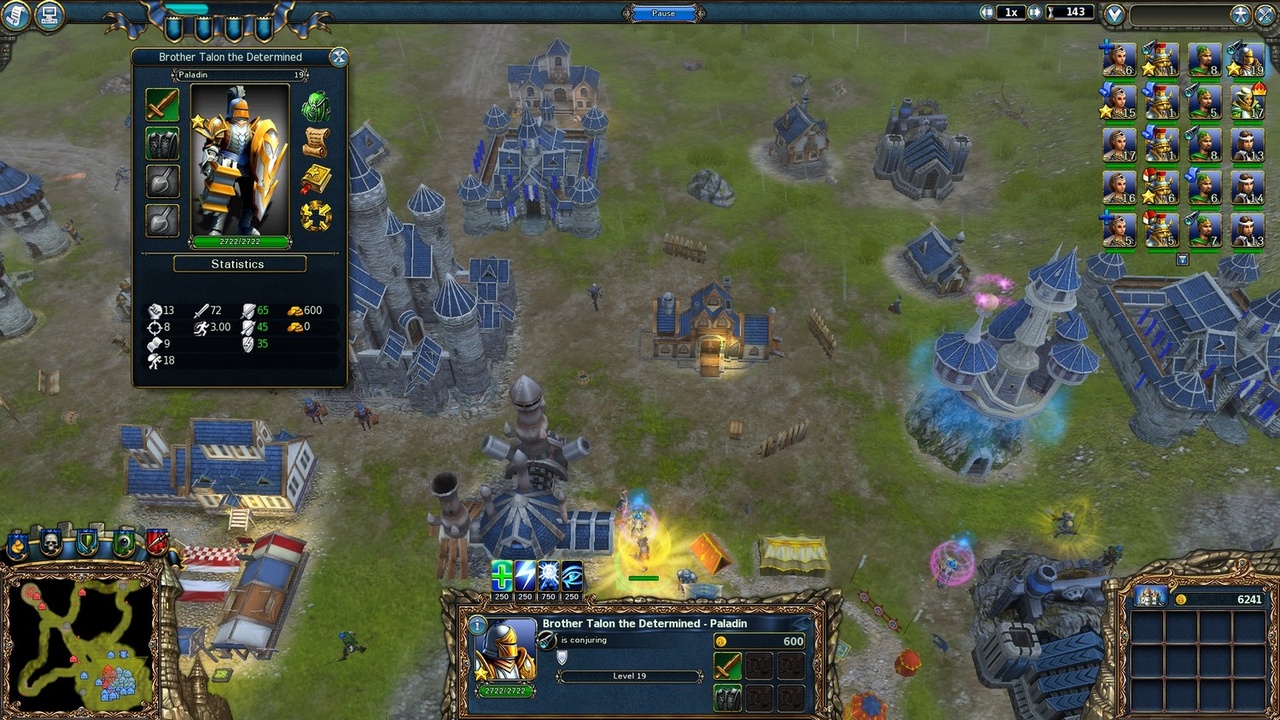1280x720 pixels.
Task: Click Brother Talon's green health bar
Action: 240,242
